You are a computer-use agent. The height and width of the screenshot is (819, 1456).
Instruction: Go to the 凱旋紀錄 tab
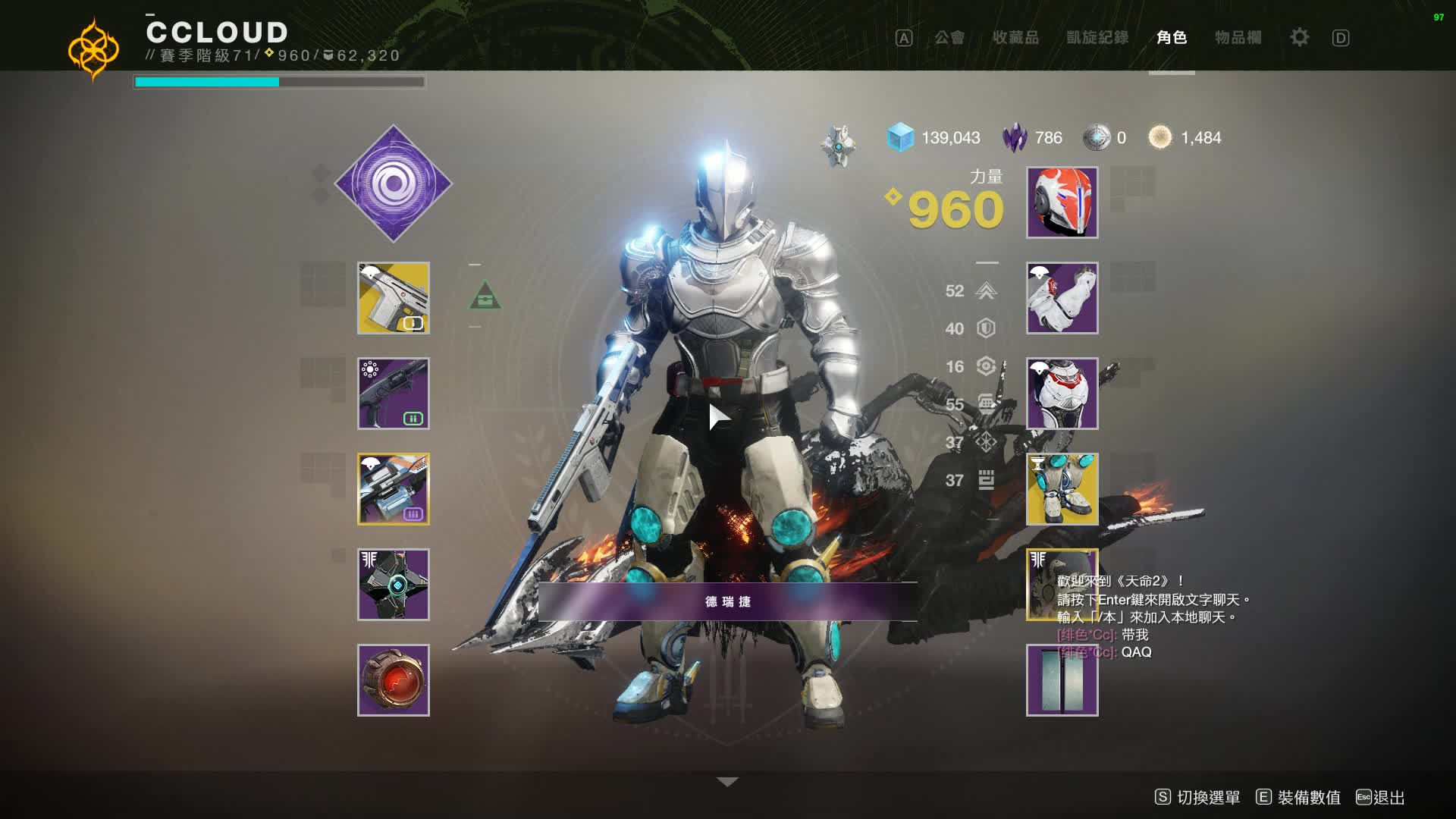[1097, 38]
